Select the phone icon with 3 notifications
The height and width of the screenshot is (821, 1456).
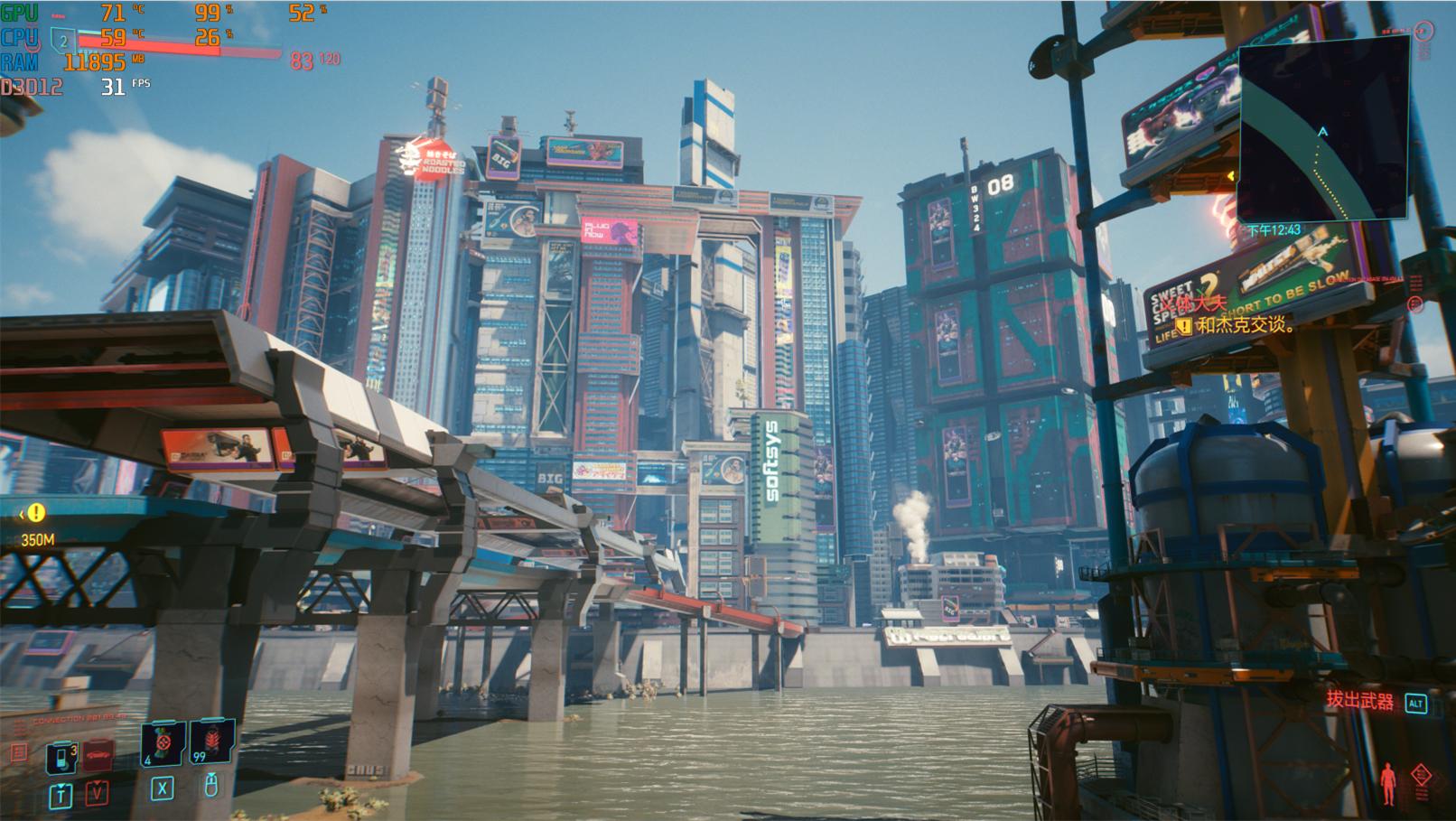coord(61,757)
